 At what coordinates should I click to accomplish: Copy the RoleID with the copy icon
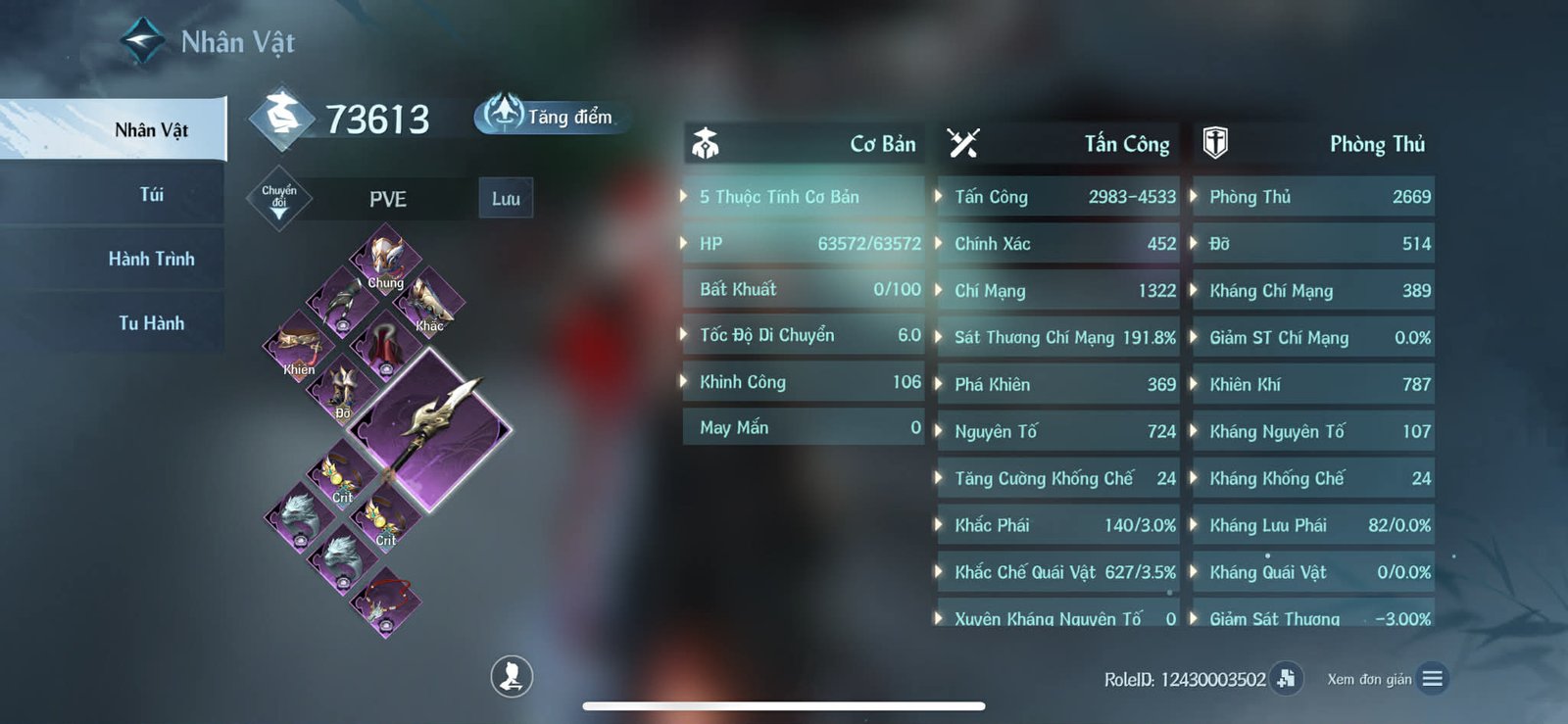coord(1286,678)
